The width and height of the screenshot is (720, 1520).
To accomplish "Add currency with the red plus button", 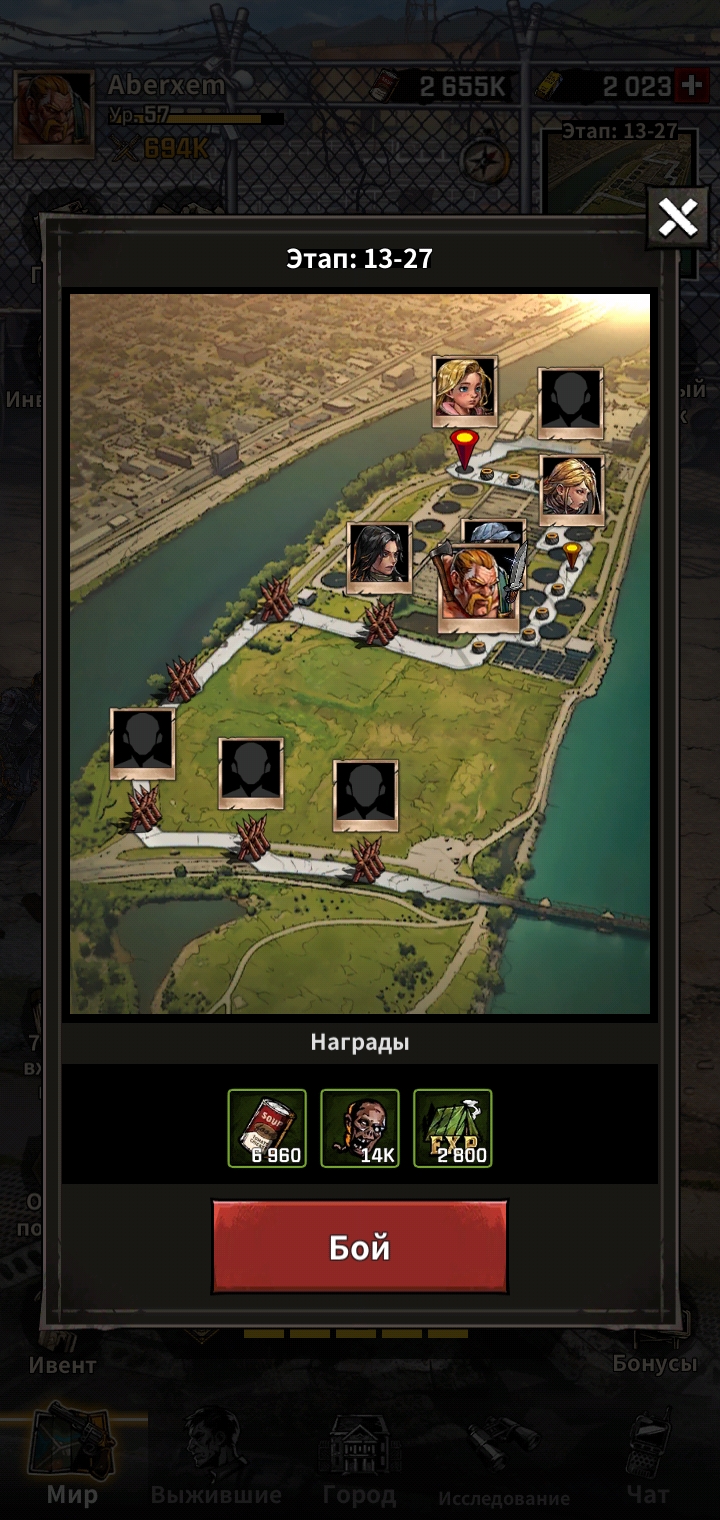I will 690,86.
